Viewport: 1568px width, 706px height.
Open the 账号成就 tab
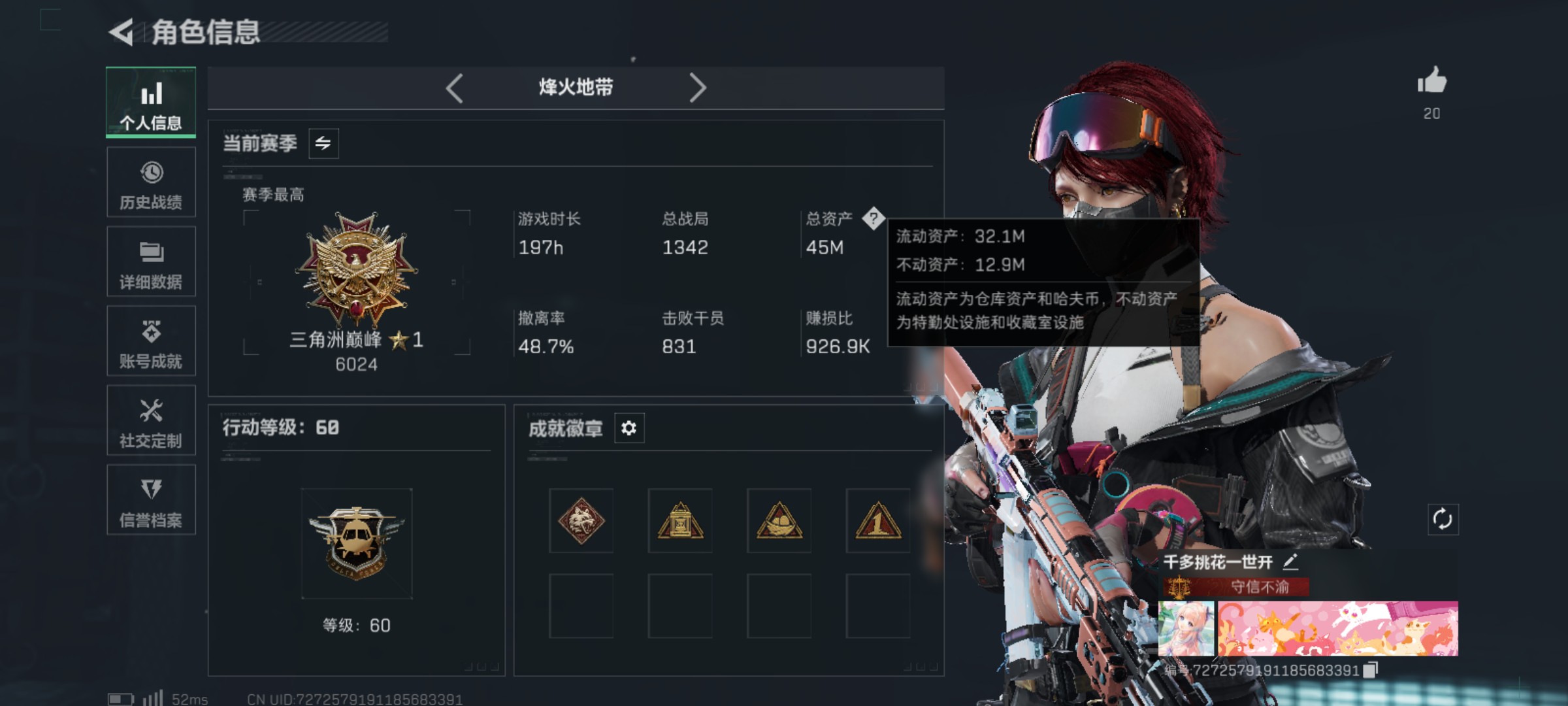151,341
